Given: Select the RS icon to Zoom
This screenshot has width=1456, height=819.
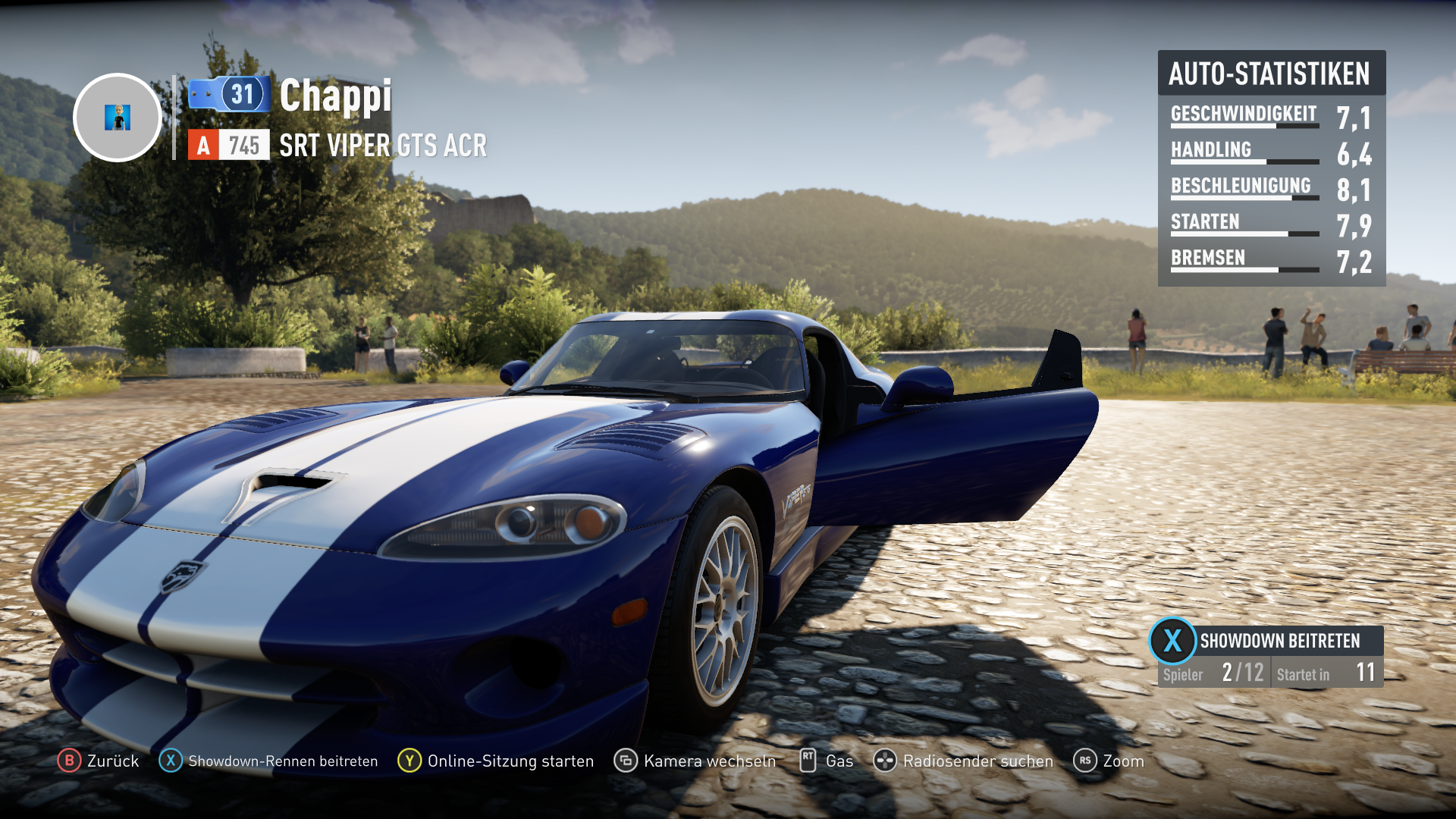Looking at the screenshot, I should pyautogui.click(x=1084, y=761).
